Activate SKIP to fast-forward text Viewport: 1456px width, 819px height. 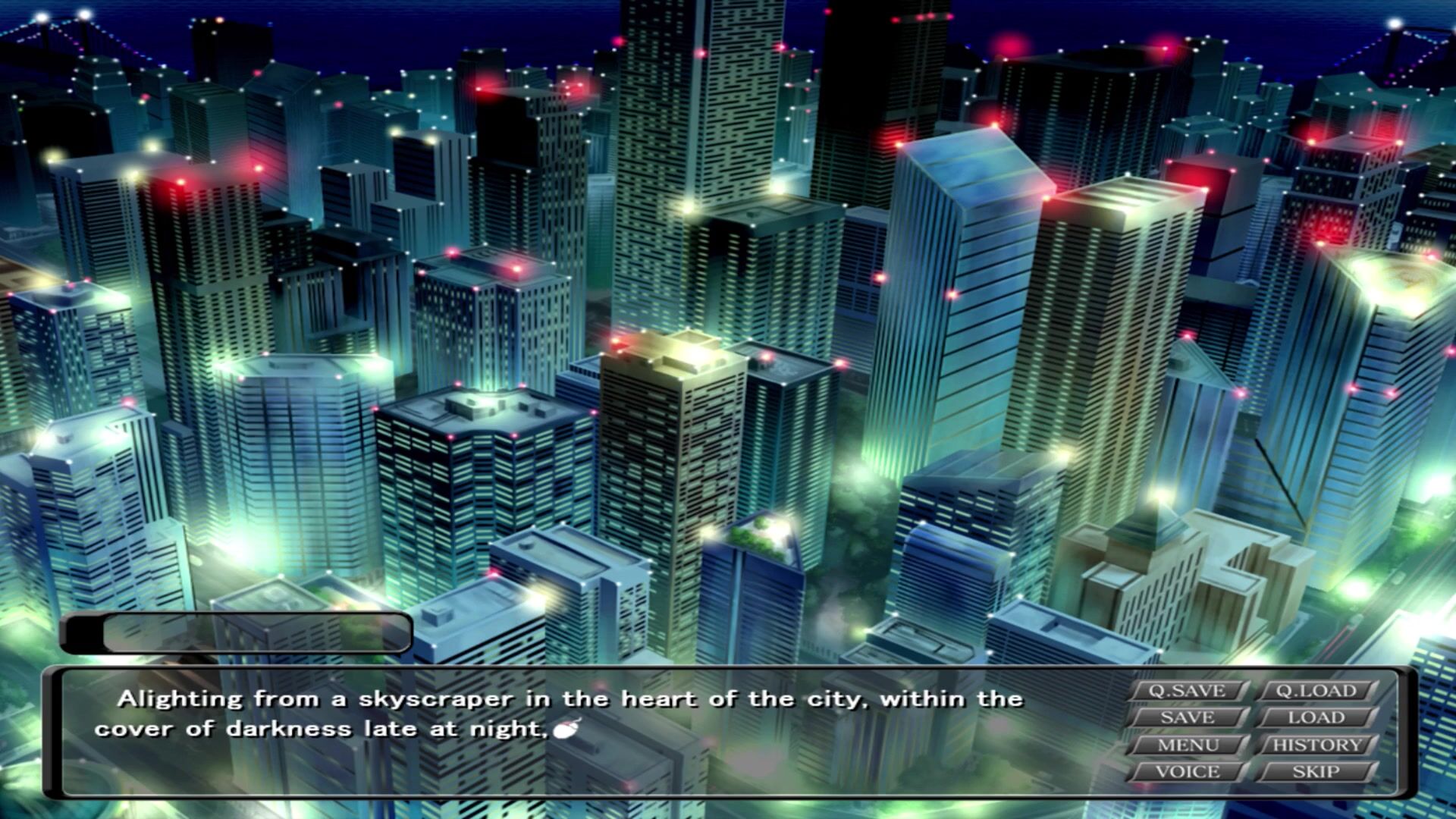1316,772
